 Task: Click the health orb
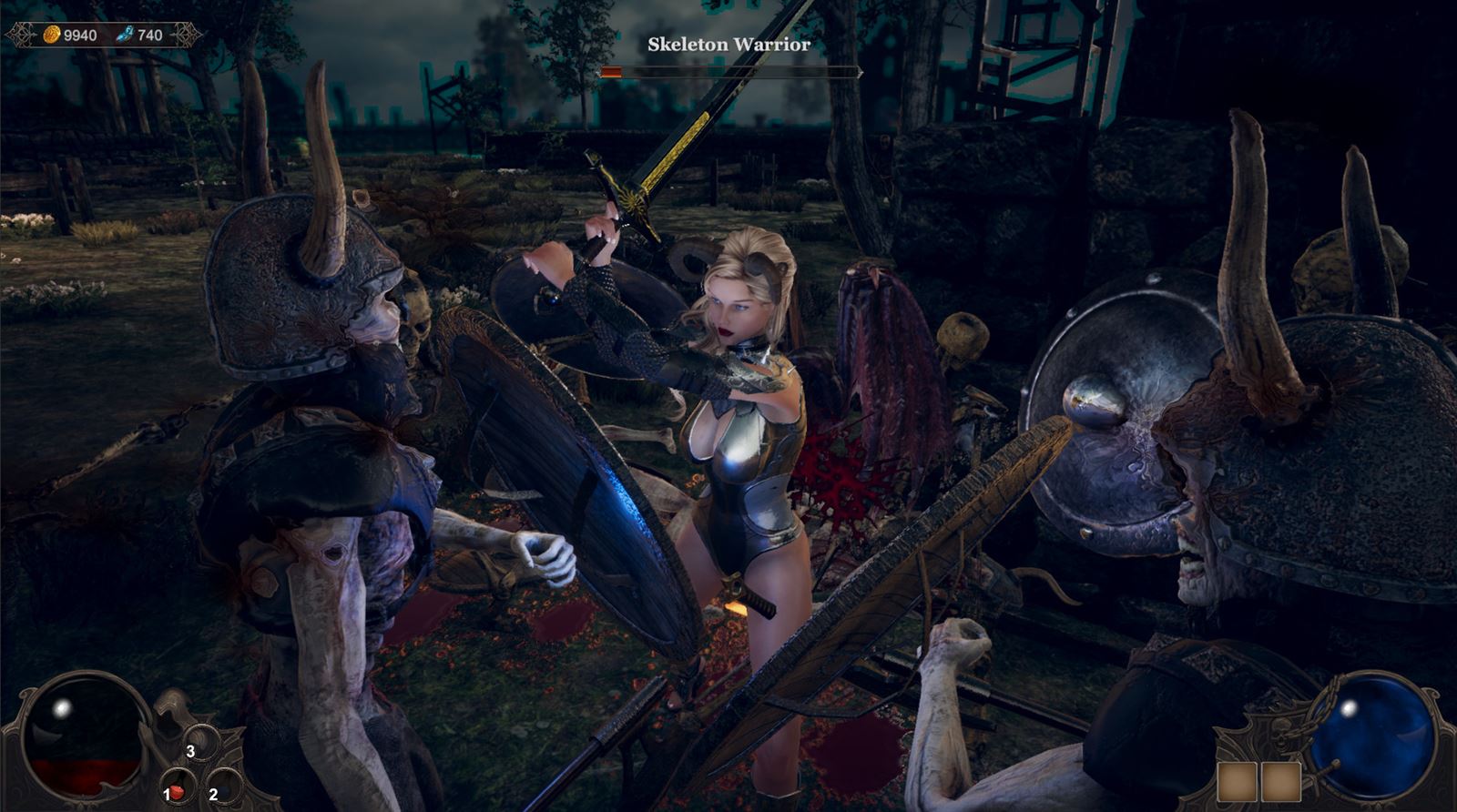point(84,739)
